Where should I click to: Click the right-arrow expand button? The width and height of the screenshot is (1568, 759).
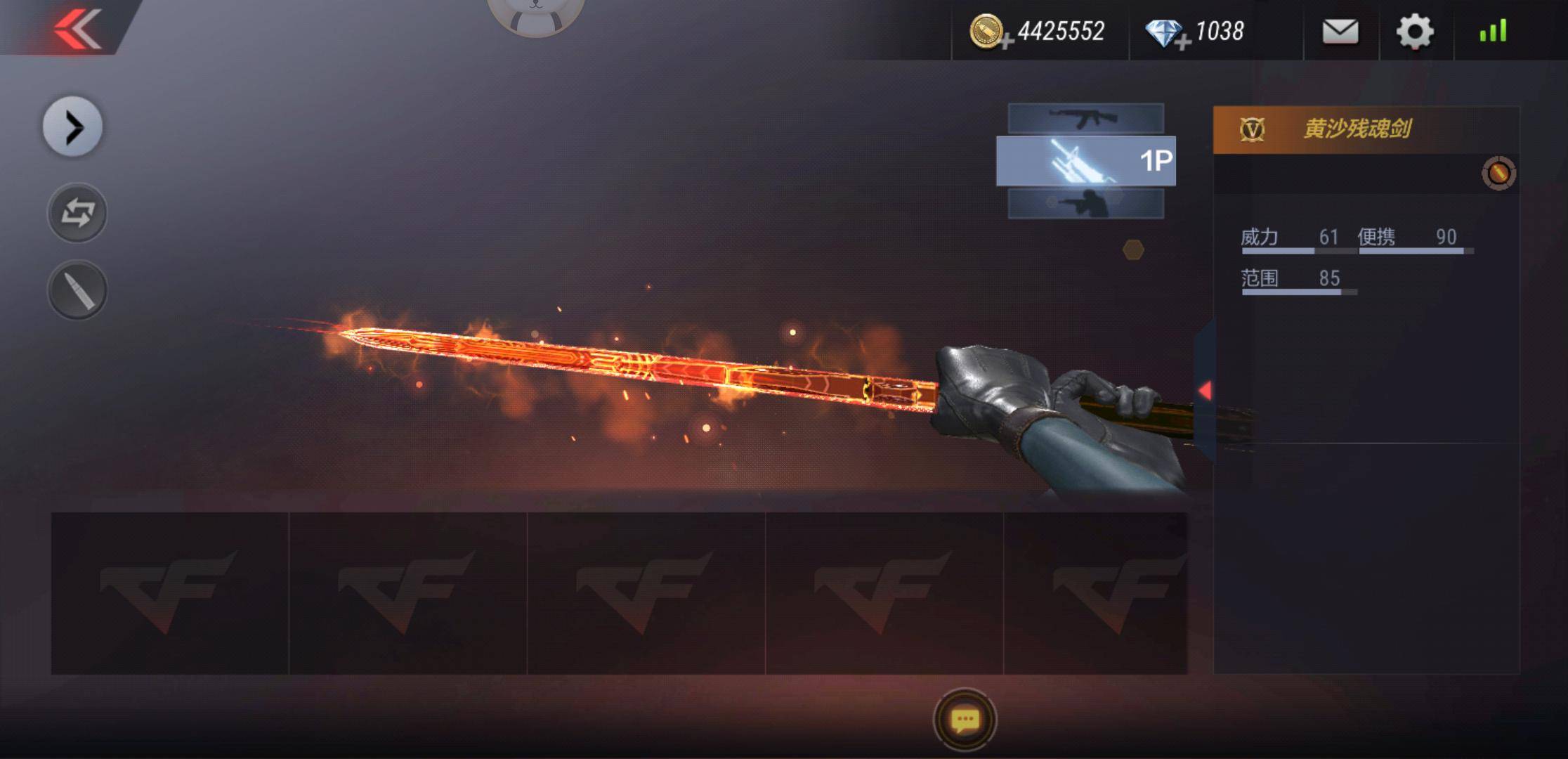pos(73,127)
